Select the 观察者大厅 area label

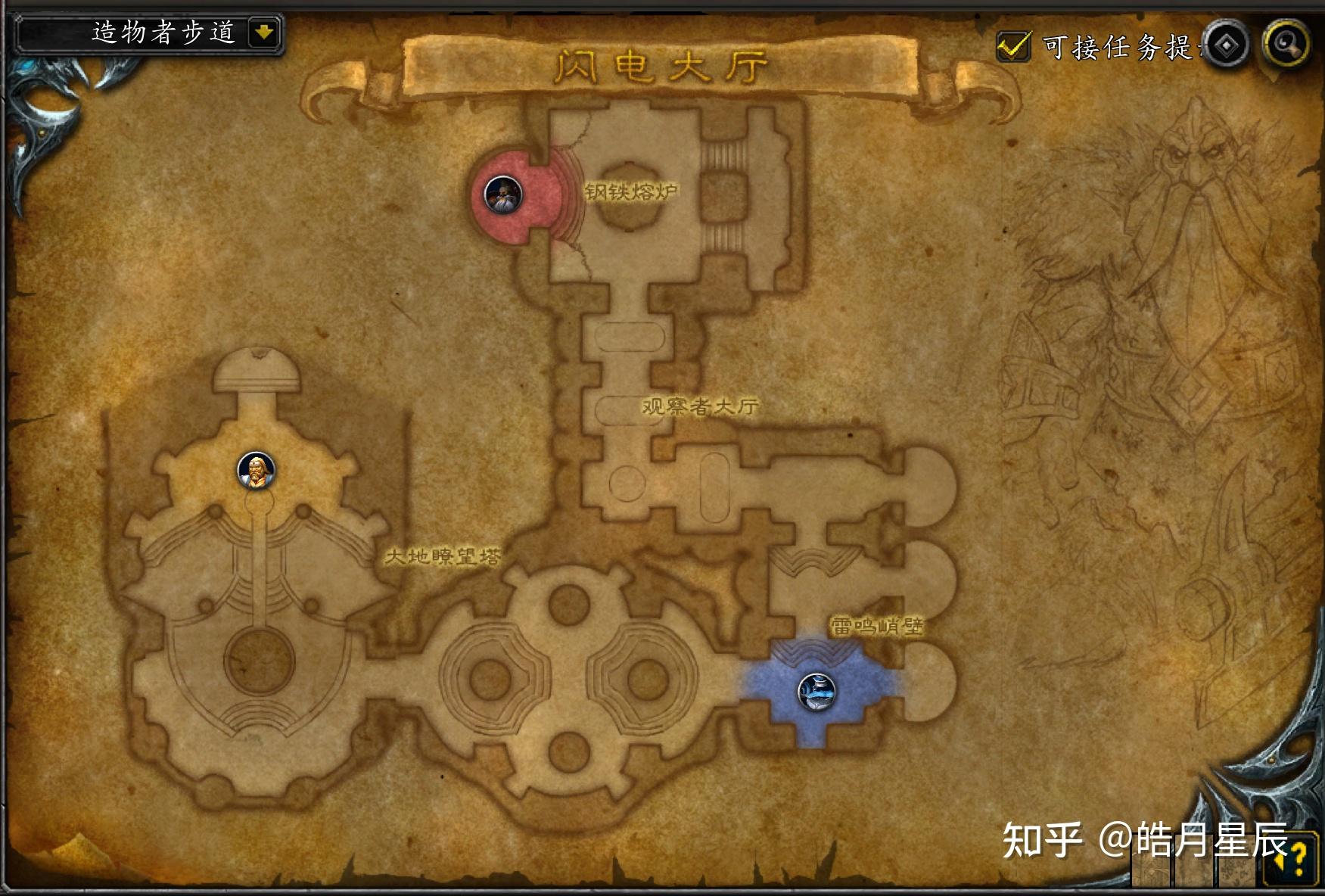coord(700,407)
